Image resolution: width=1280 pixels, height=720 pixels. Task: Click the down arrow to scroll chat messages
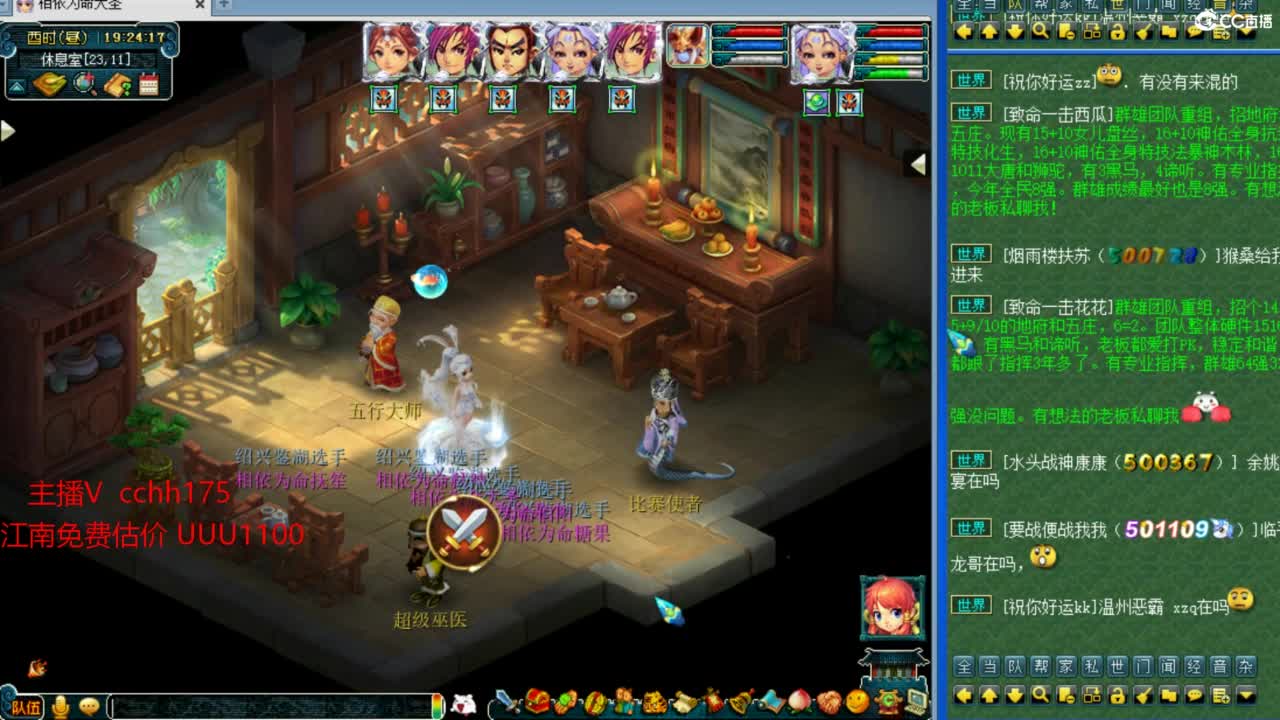pyautogui.click(x=1014, y=695)
